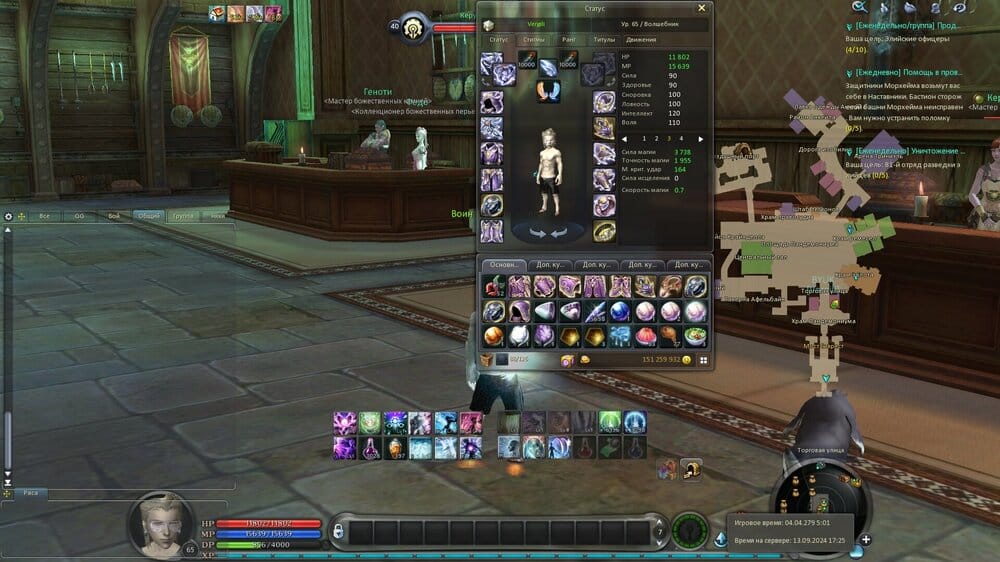Show the Титулы tab
Viewport: 1000px width, 562px height.
pos(604,40)
